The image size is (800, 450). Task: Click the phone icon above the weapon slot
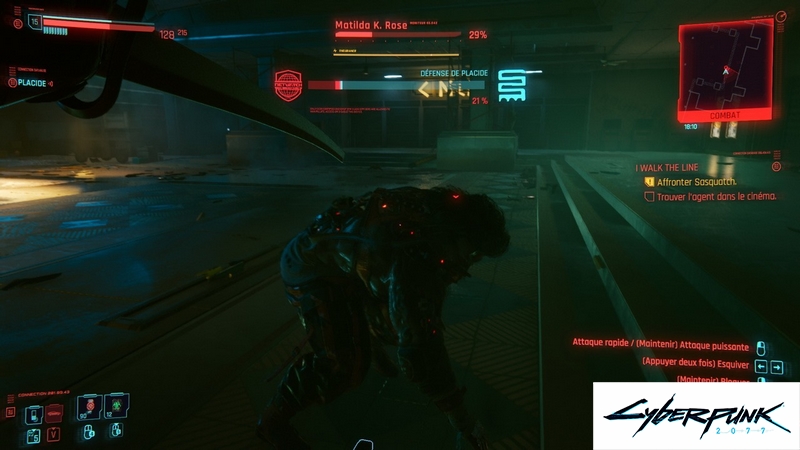click(33, 414)
